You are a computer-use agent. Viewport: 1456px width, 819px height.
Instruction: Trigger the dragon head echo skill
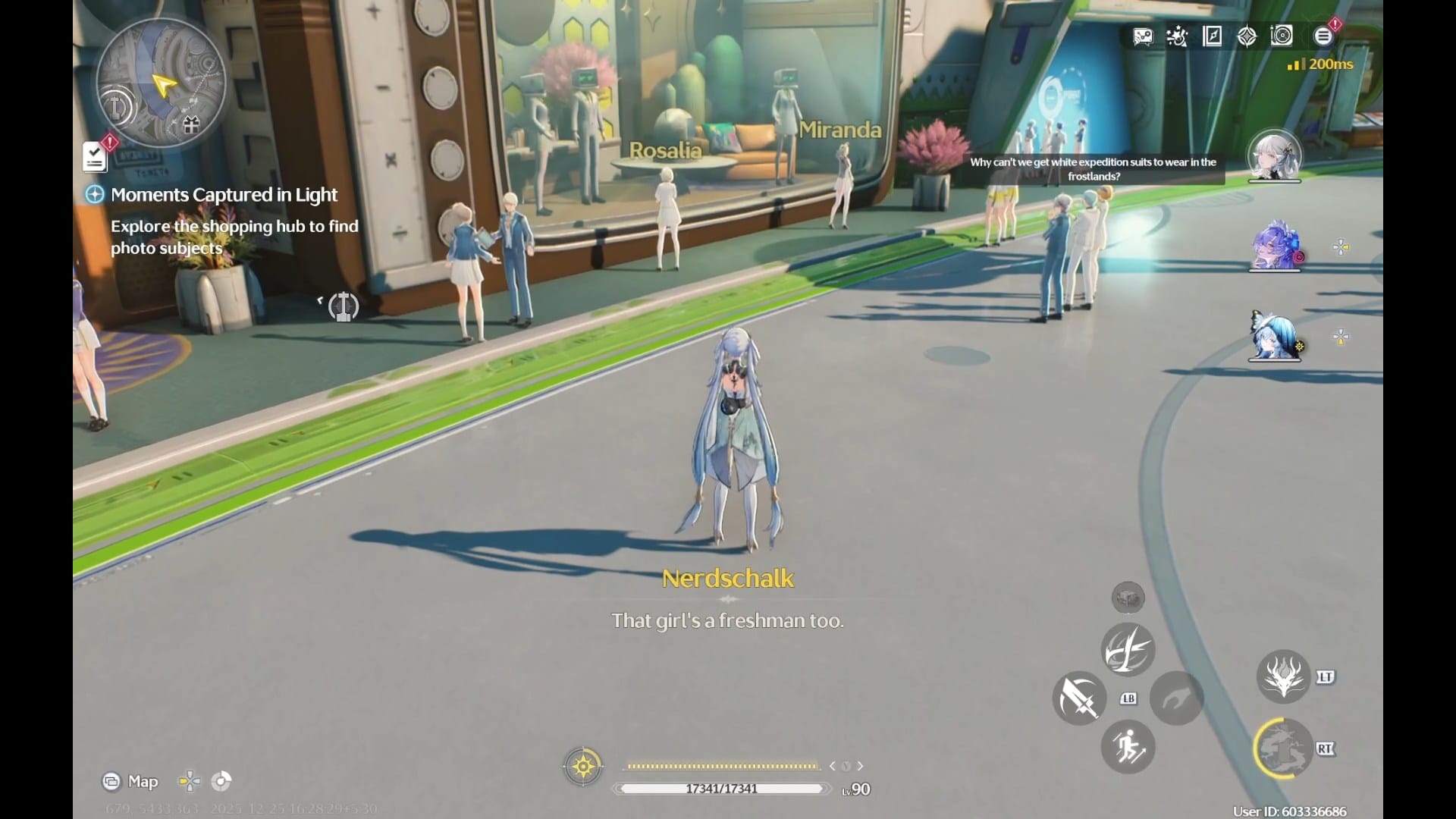tap(1283, 676)
